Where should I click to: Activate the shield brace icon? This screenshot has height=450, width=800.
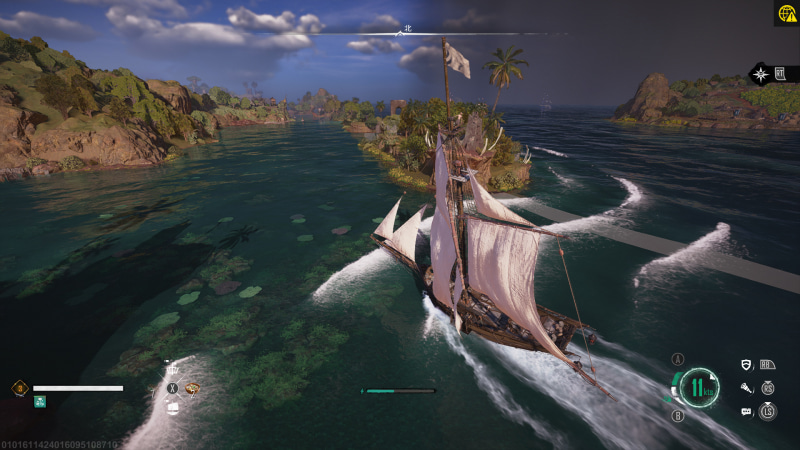point(746,365)
